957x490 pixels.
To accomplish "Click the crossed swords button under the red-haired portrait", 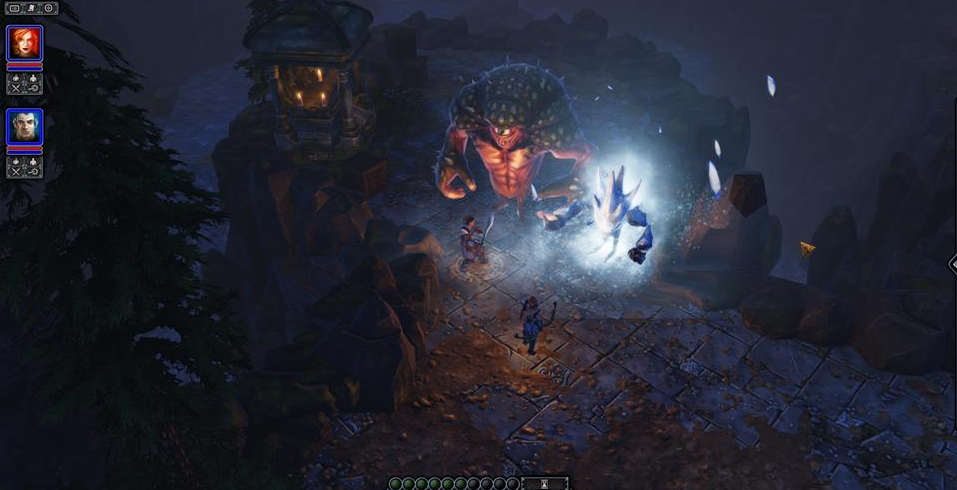I will tap(15, 88).
